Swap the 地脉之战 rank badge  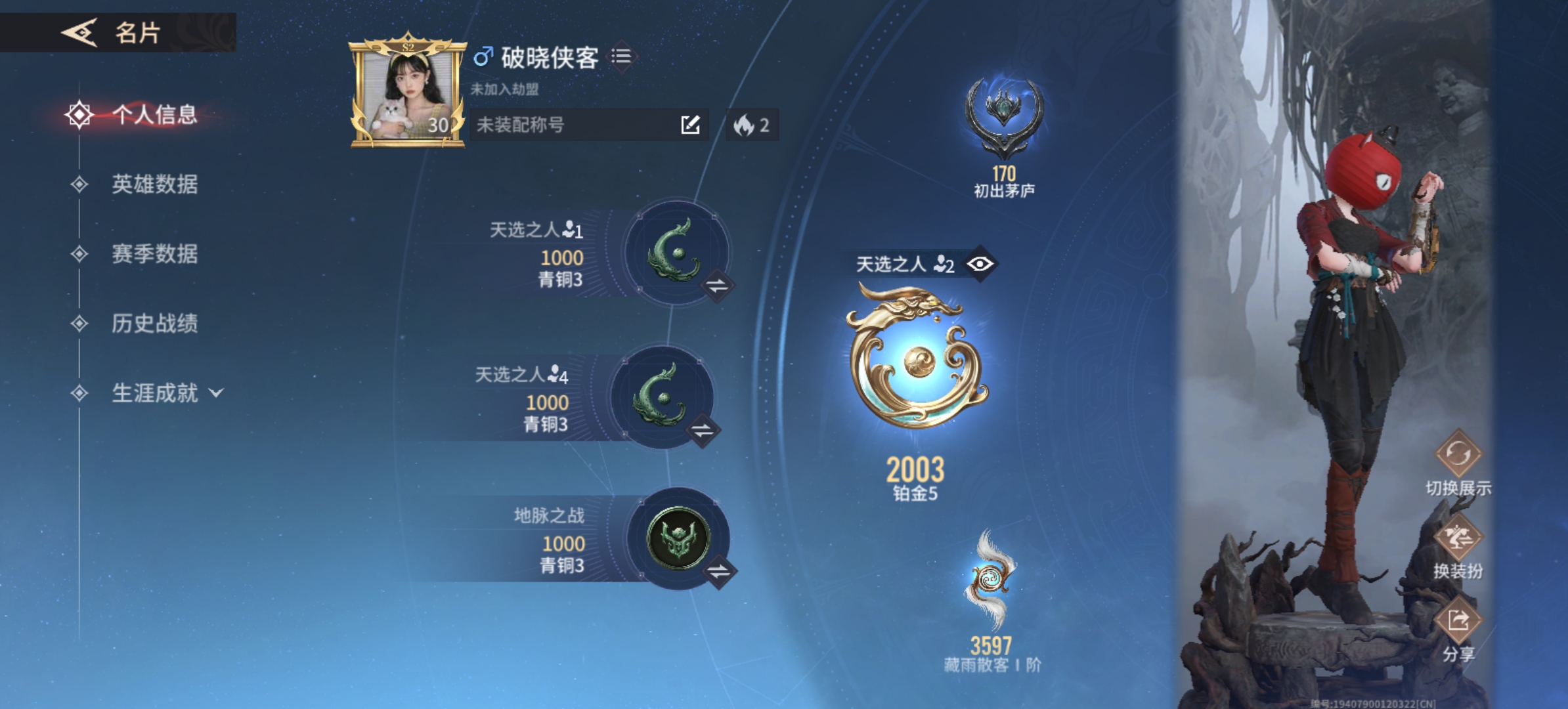pyautogui.click(x=718, y=571)
